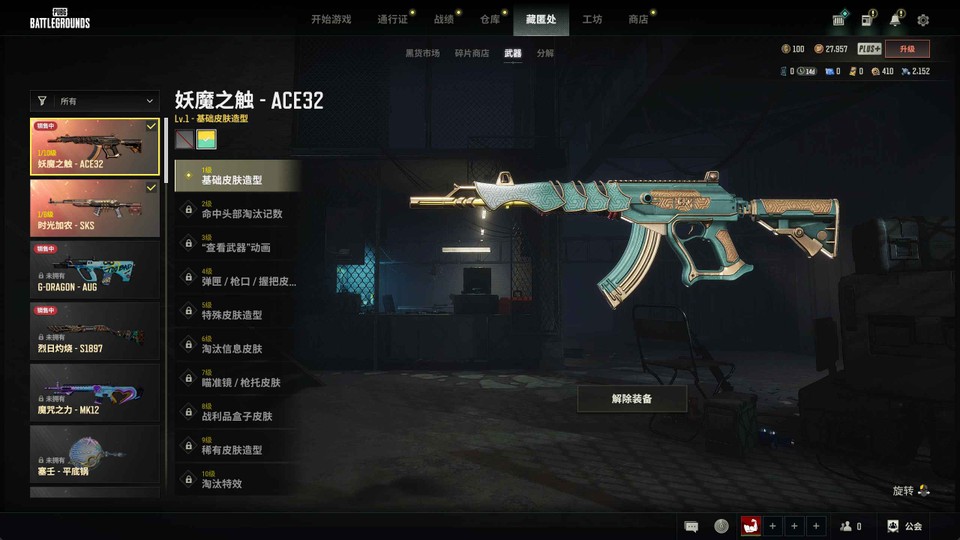The image size is (960, 540).
Task: Open the 碎片商店 sub-tab
Action: [472, 53]
